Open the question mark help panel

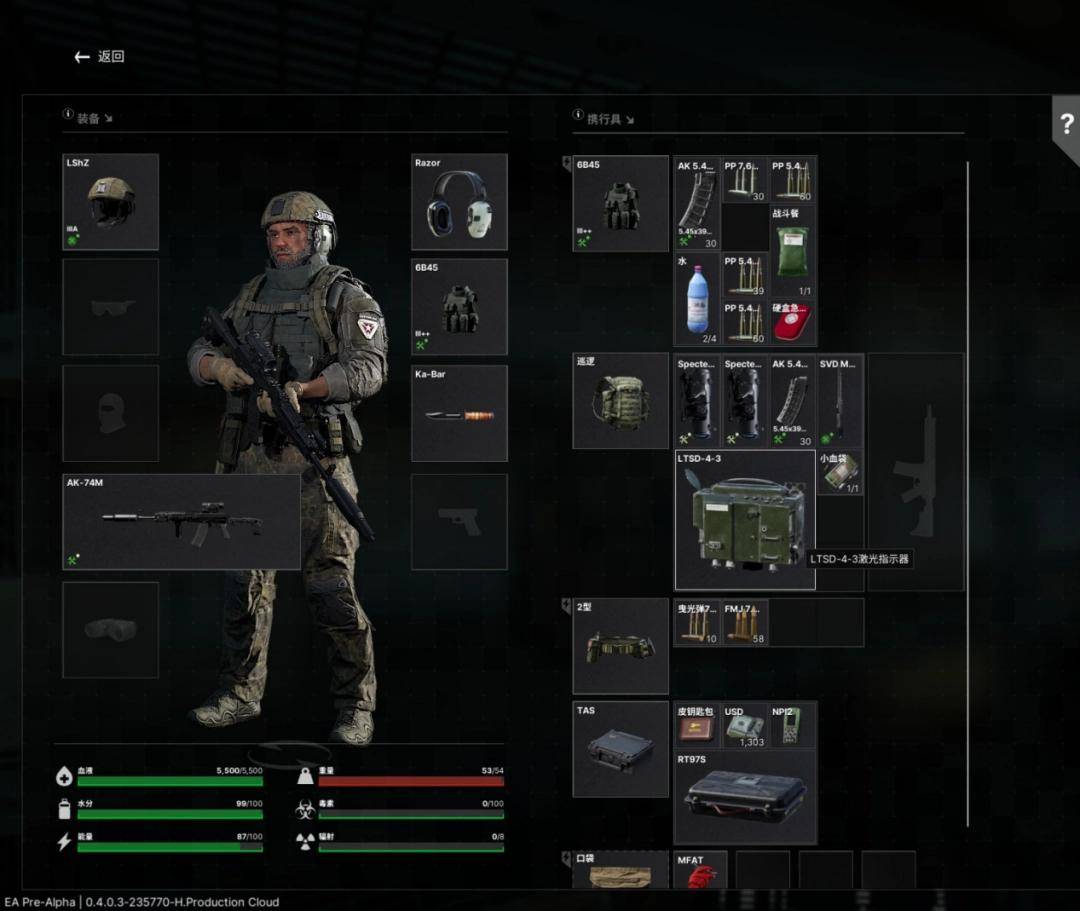click(x=1066, y=125)
